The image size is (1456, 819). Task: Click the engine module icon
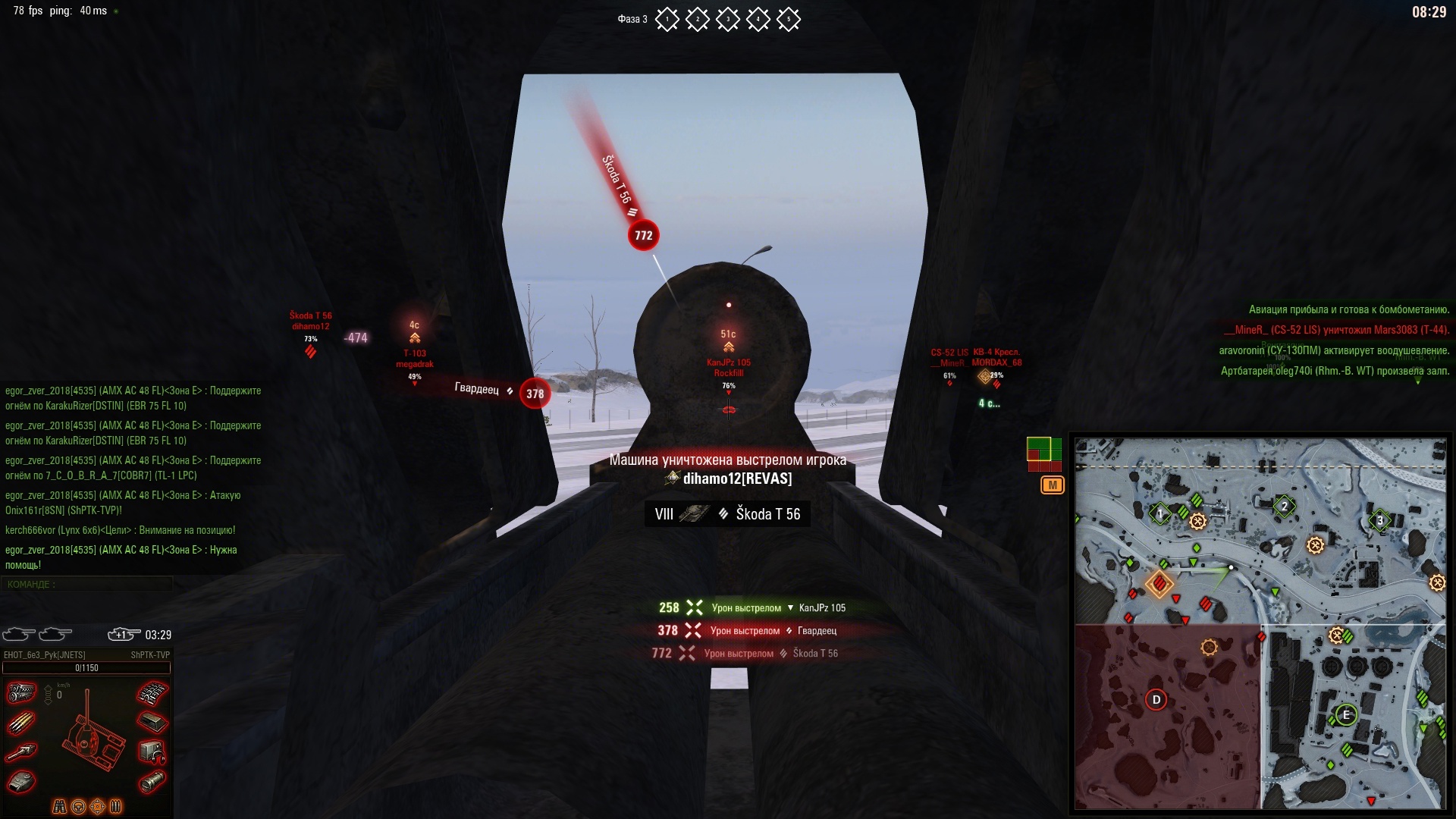pos(21,692)
